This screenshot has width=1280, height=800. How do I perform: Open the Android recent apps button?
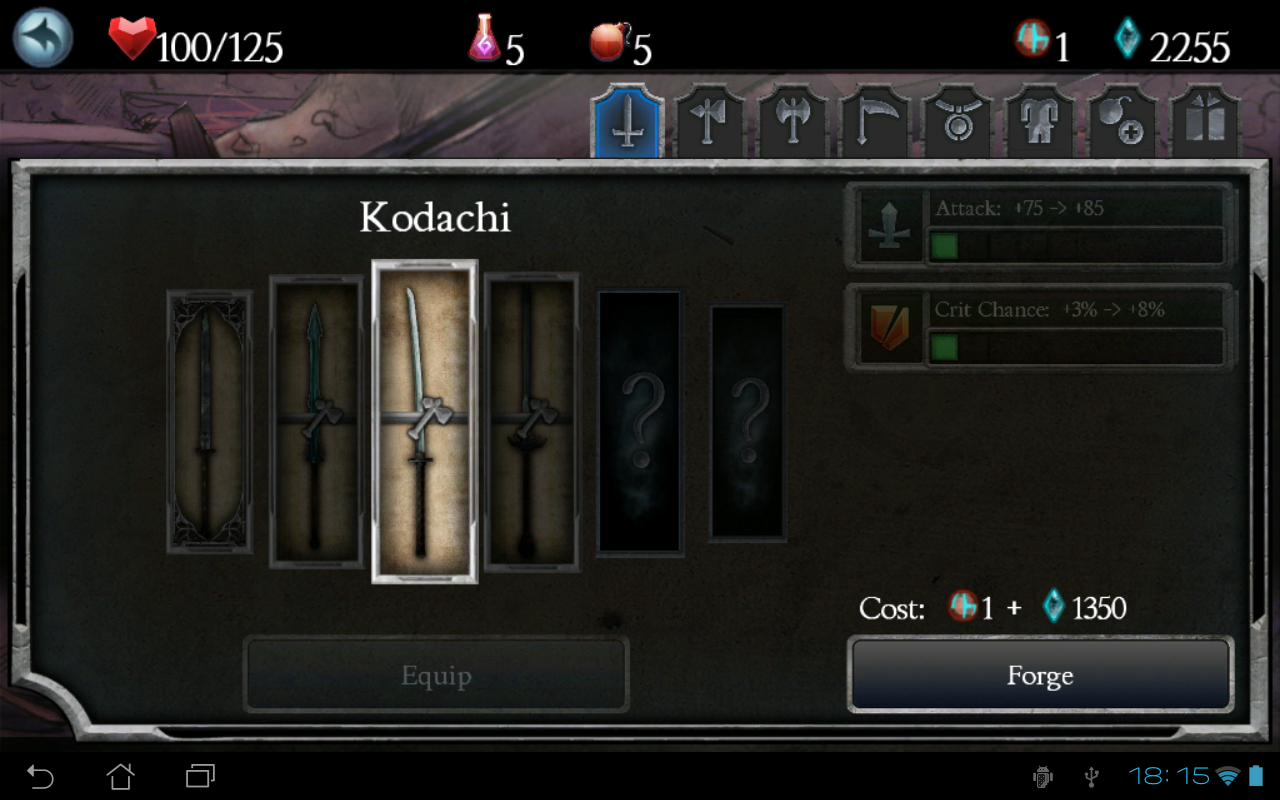(x=200, y=776)
